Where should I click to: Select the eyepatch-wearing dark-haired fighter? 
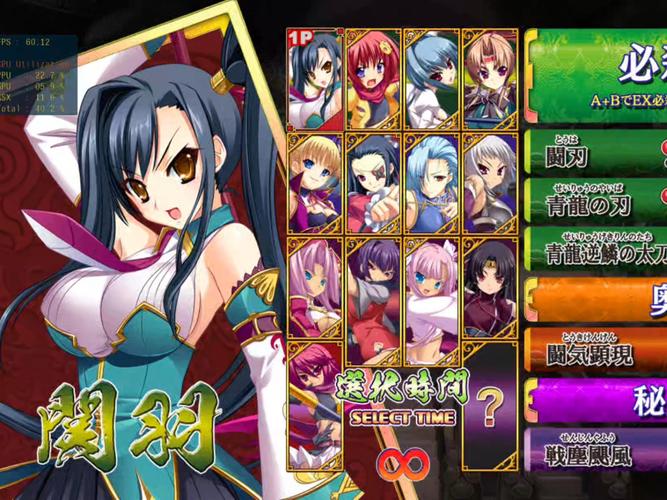373,181
